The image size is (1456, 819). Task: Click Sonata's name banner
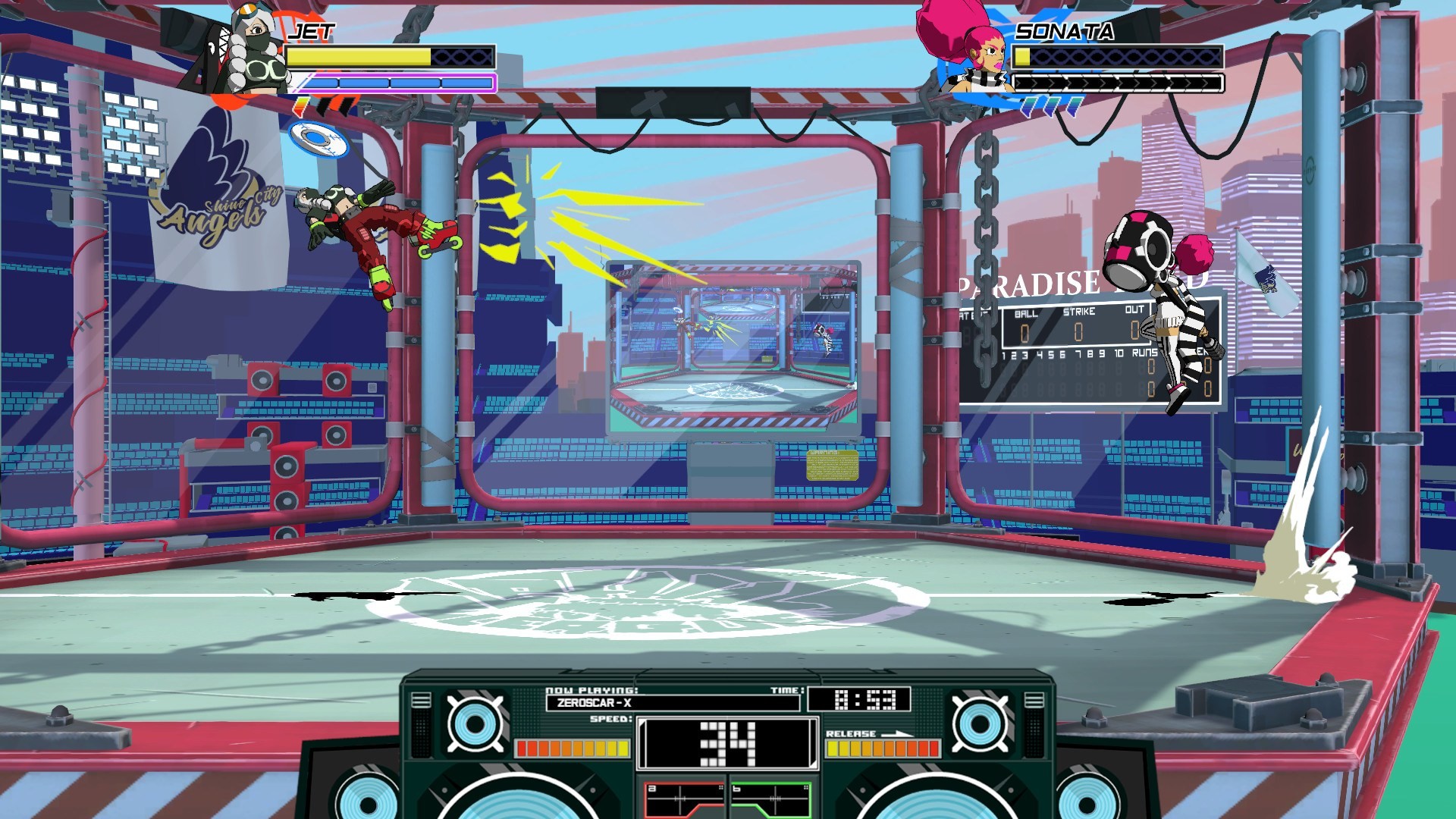[x=1065, y=32]
